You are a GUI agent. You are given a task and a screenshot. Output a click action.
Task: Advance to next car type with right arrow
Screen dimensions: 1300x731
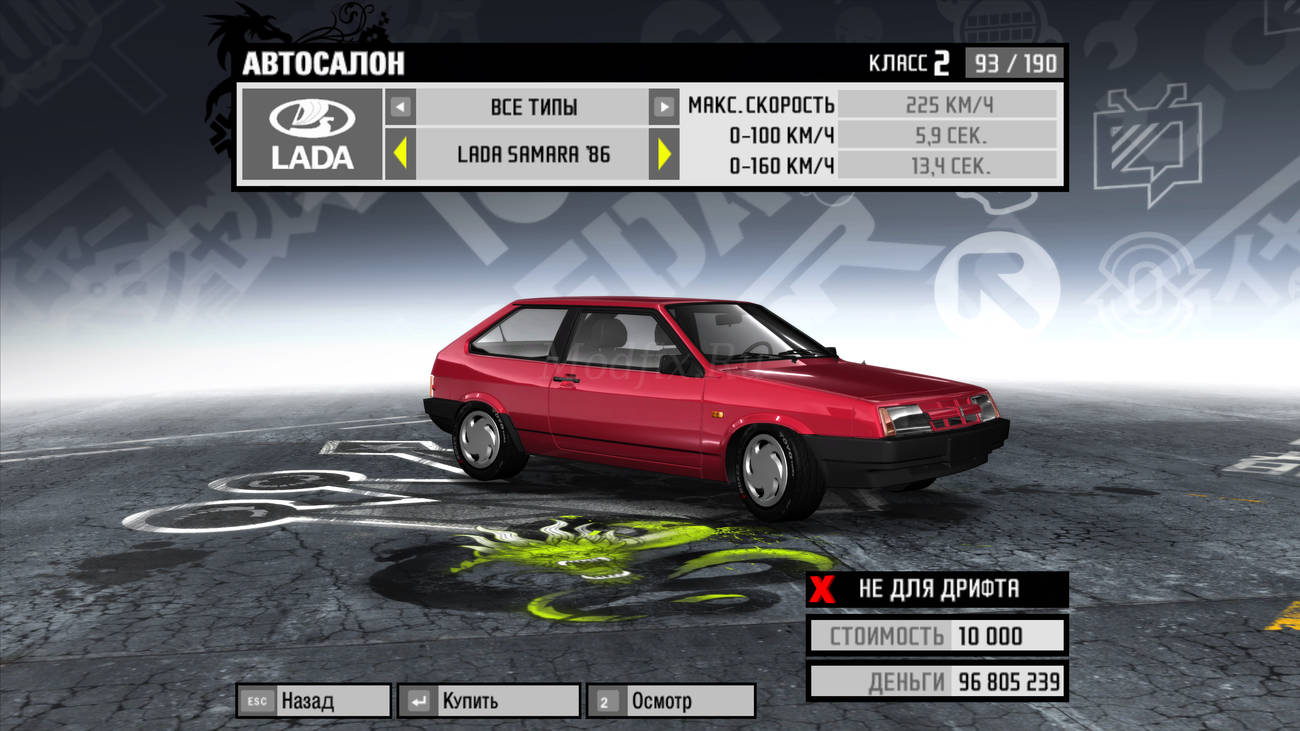click(662, 107)
